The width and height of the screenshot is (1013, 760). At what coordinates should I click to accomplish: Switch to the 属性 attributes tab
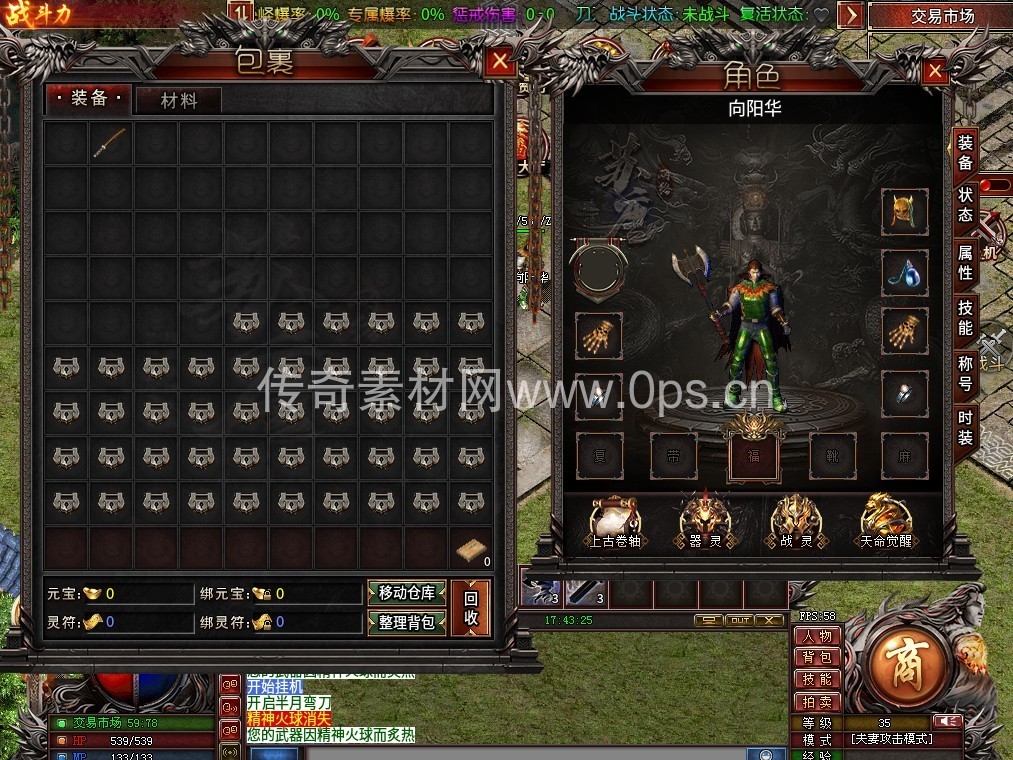[x=965, y=262]
